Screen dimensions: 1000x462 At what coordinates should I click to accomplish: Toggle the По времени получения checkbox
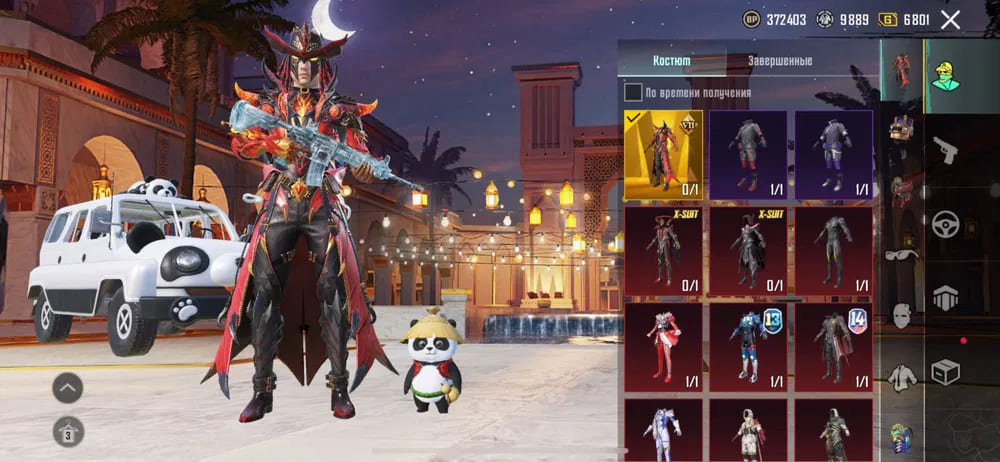pyautogui.click(x=633, y=93)
